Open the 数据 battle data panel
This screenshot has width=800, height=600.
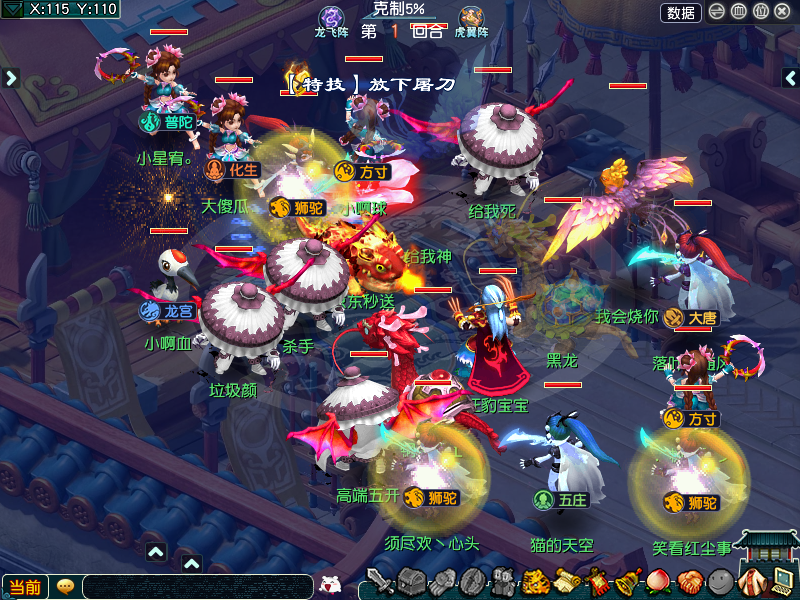tap(680, 12)
